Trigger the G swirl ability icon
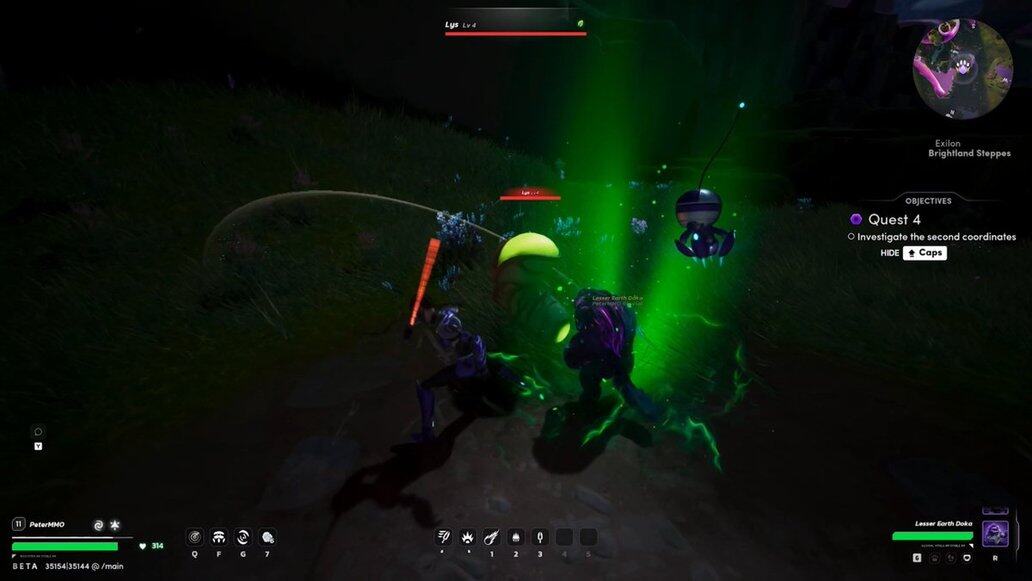The image size is (1032, 581). 243,537
